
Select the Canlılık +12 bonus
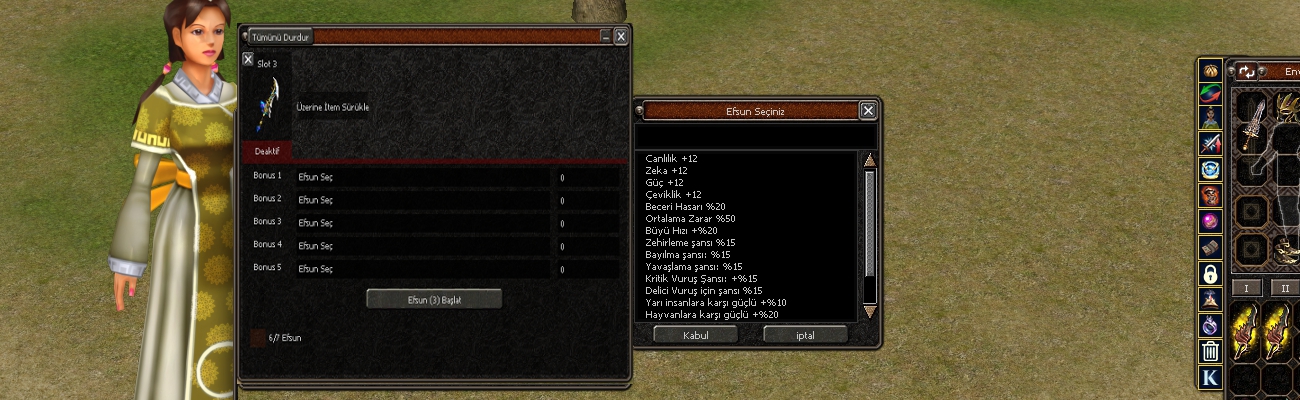coord(672,158)
